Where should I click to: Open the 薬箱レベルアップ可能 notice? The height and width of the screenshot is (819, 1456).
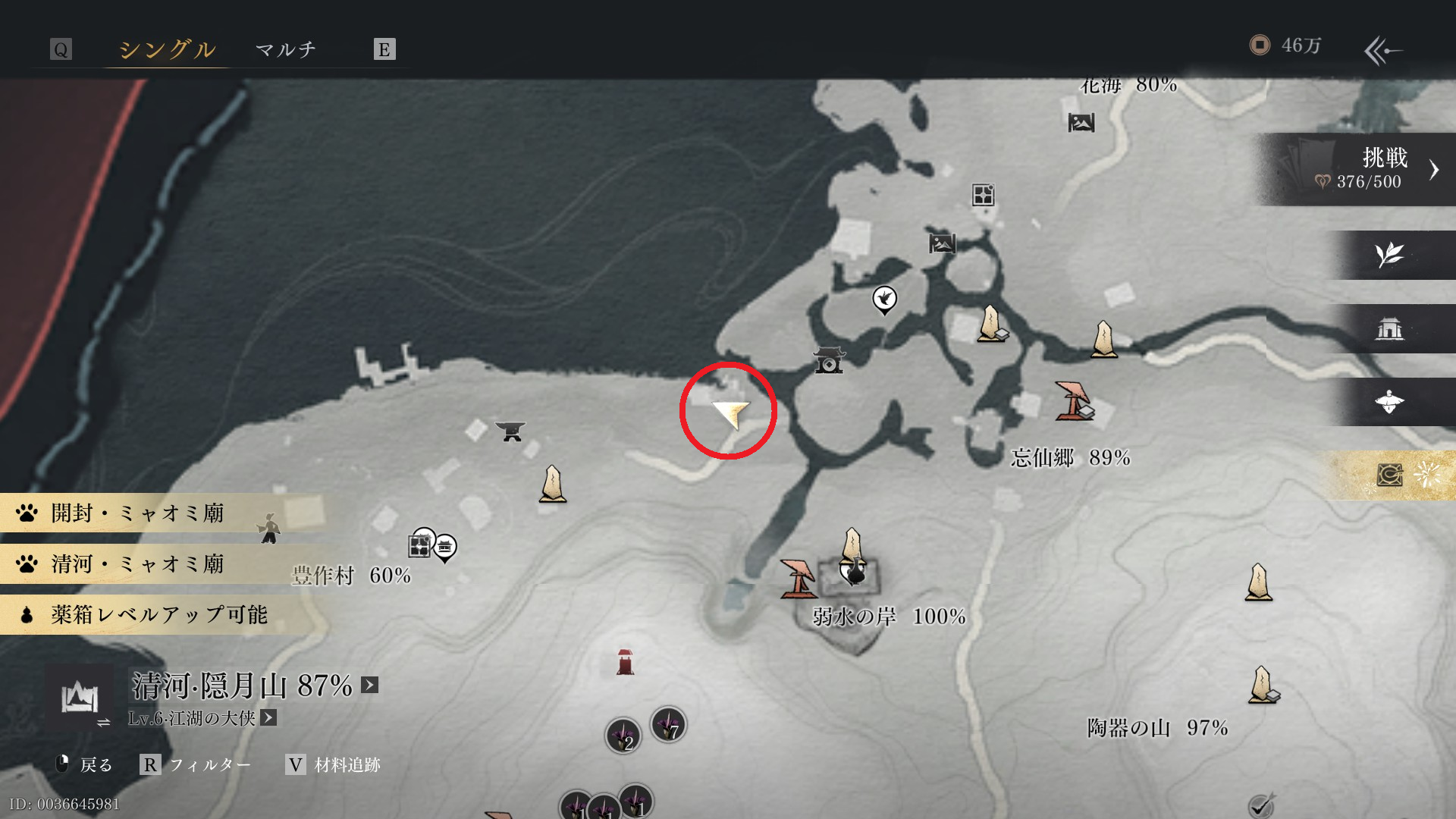tap(158, 614)
